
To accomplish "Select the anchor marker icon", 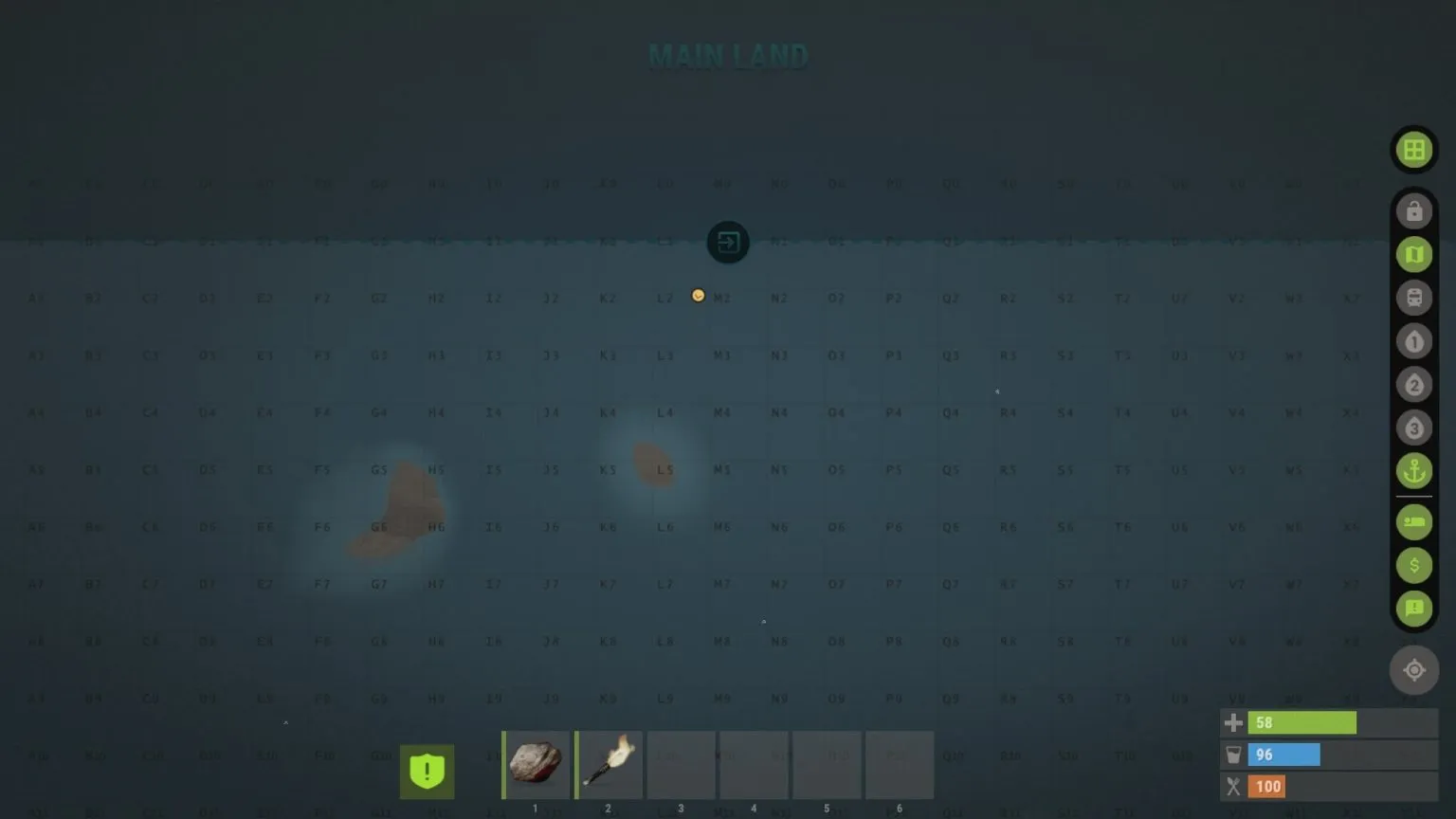I will pyautogui.click(x=1413, y=471).
